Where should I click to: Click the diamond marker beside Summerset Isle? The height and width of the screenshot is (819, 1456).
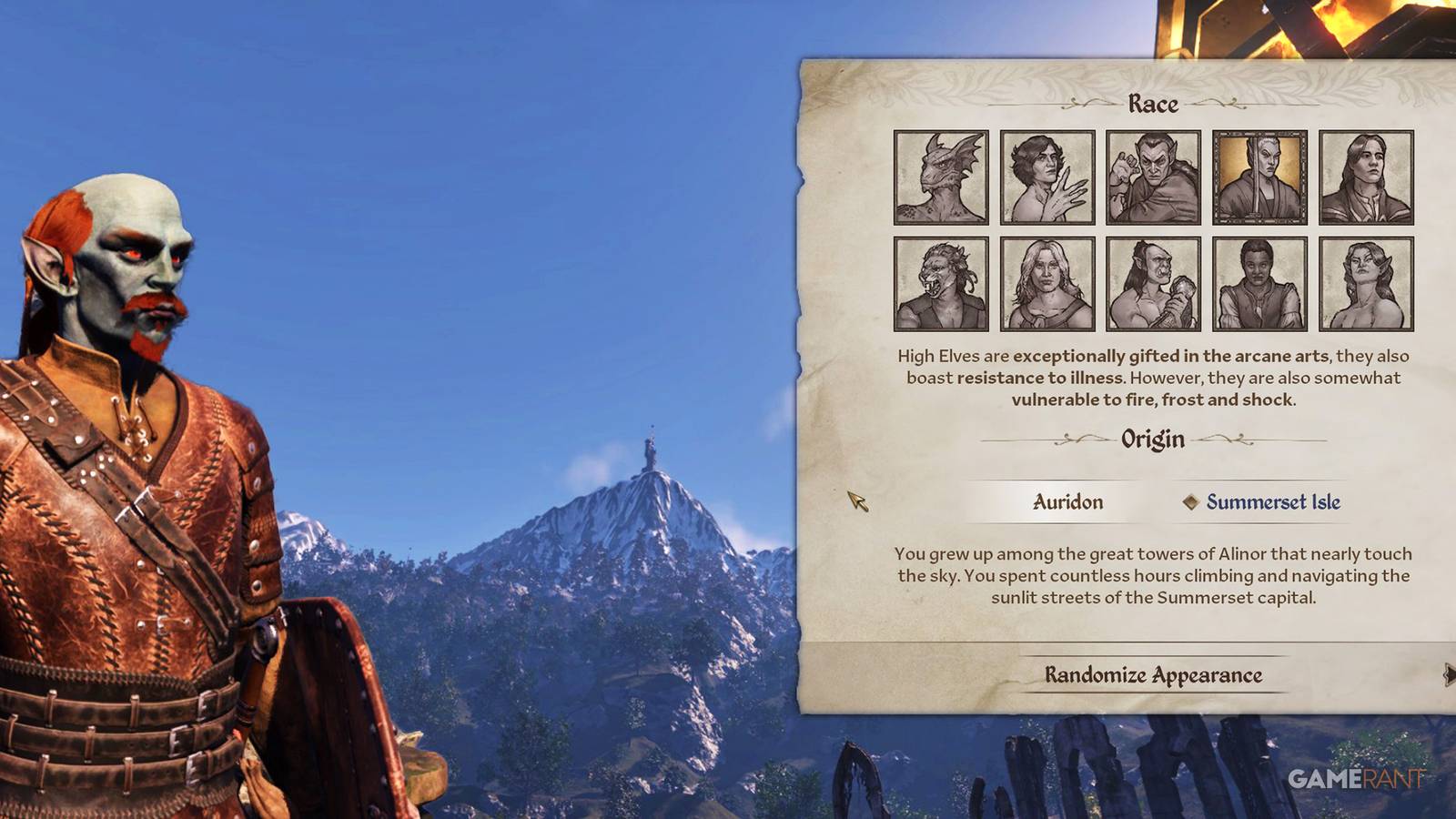[x=1192, y=501]
